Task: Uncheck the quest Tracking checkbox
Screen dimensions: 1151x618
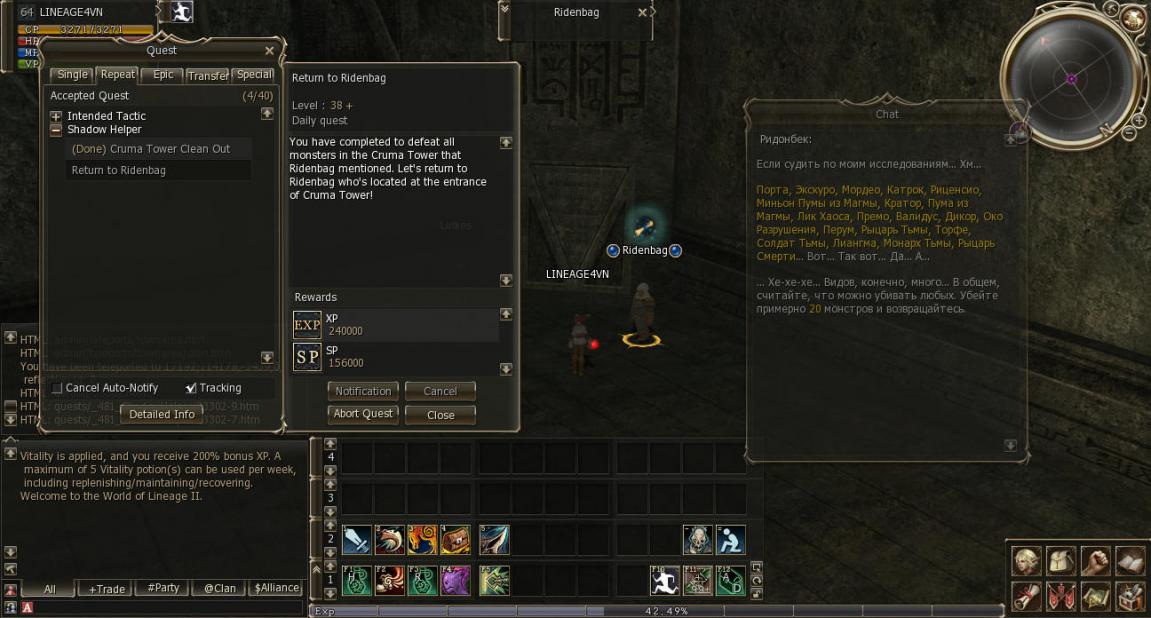Action: coord(191,388)
